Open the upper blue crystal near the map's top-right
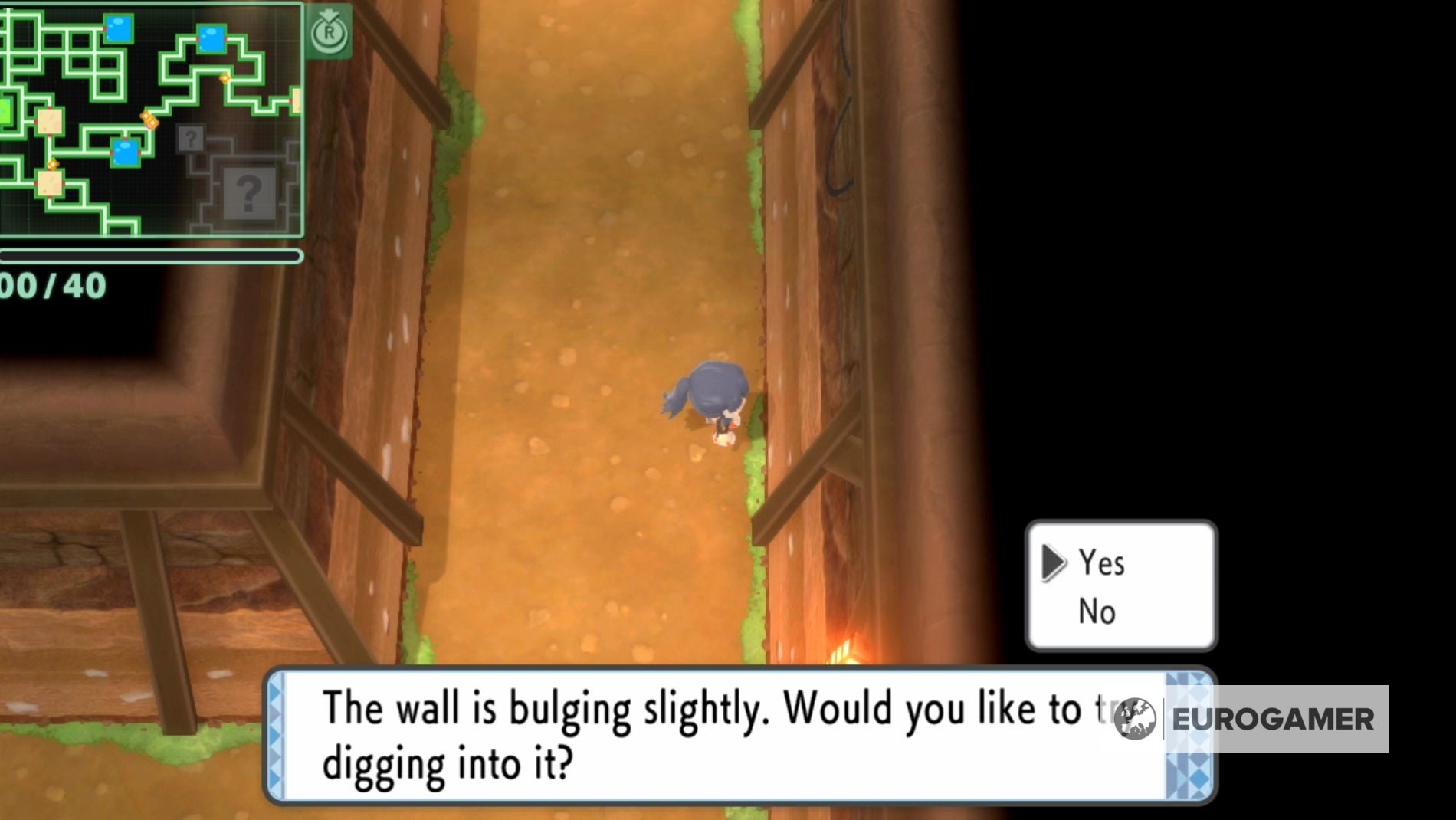 pyautogui.click(x=212, y=39)
